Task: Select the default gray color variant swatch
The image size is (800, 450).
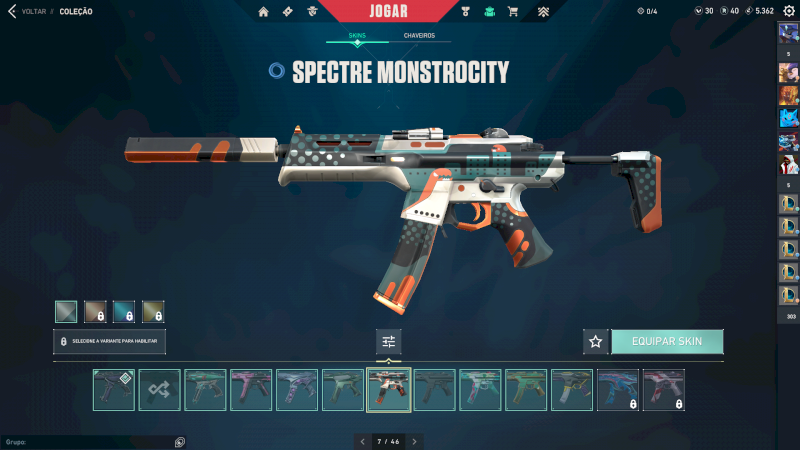Action: [66, 311]
